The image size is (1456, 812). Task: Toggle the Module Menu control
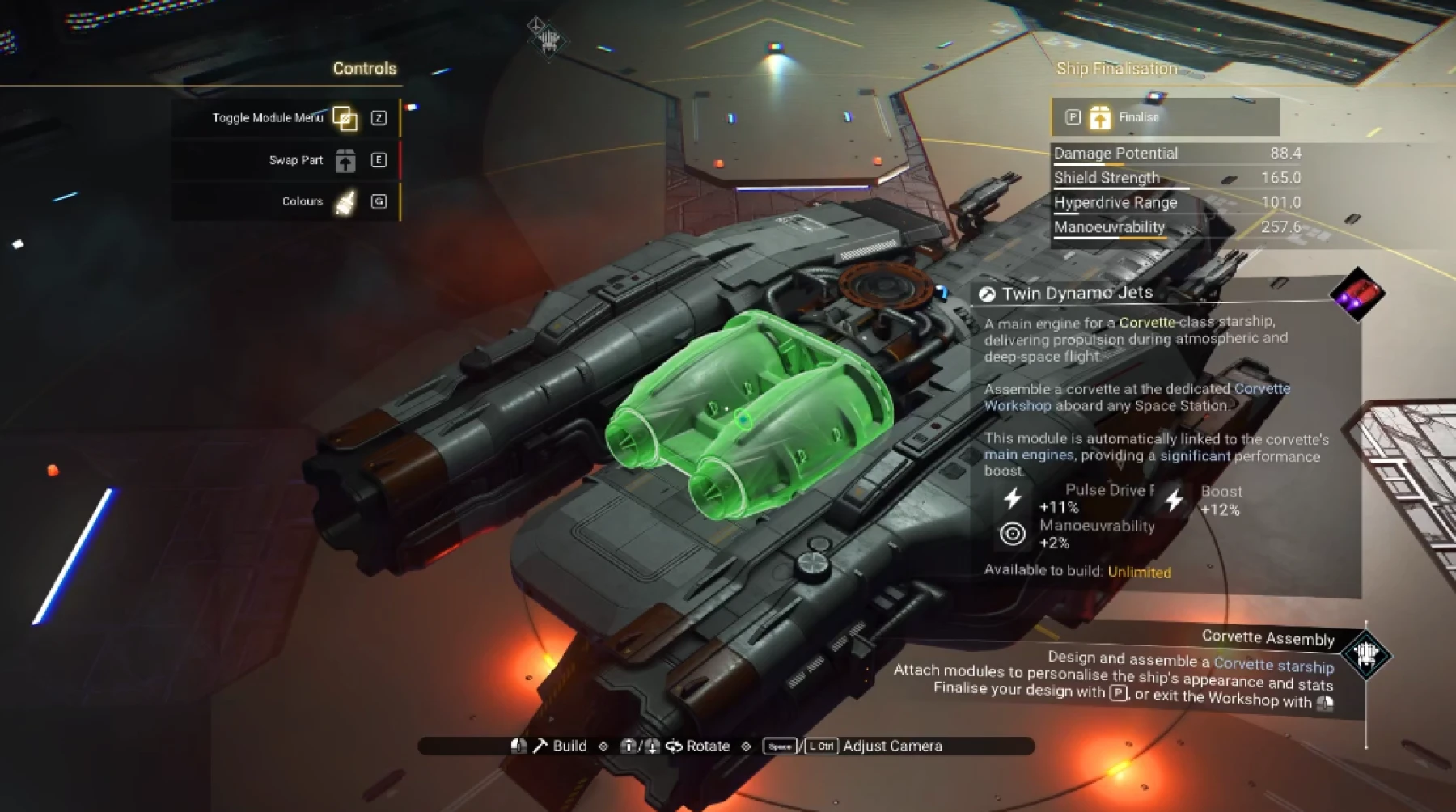pos(345,118)
